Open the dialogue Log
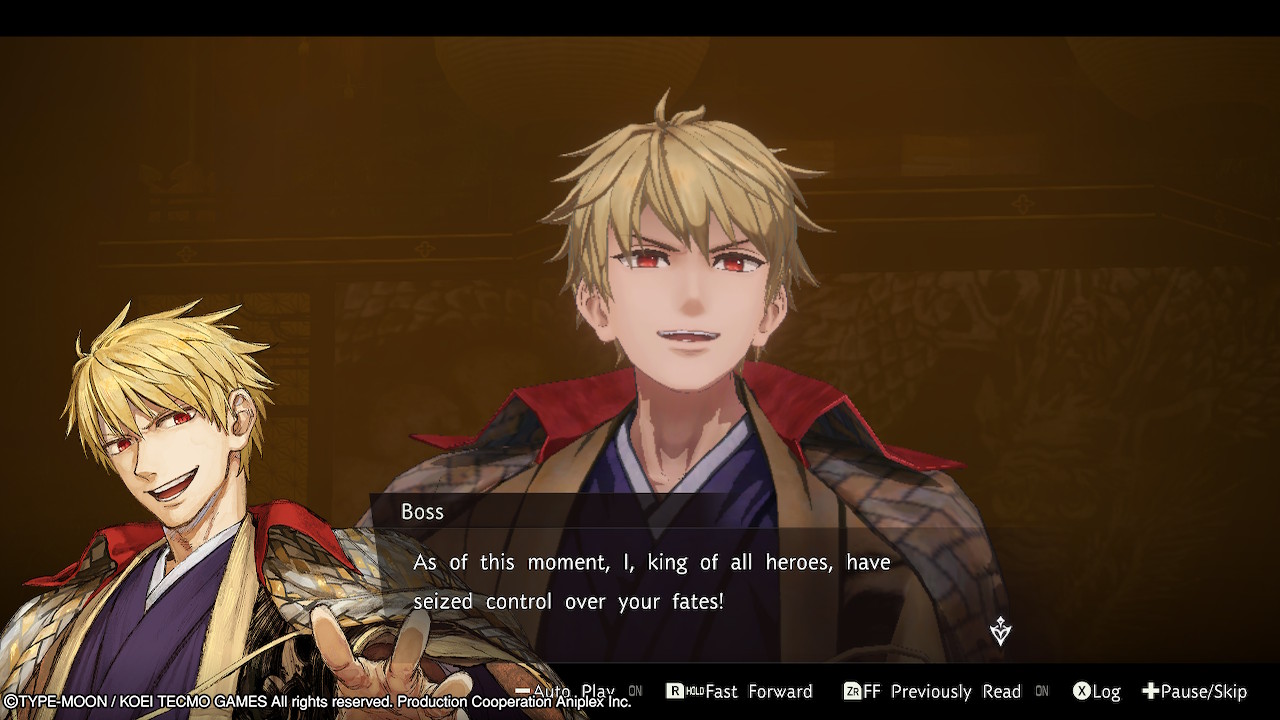Image resolution: width=1280 pixels, height=720 pixels. coord(1096,691)
